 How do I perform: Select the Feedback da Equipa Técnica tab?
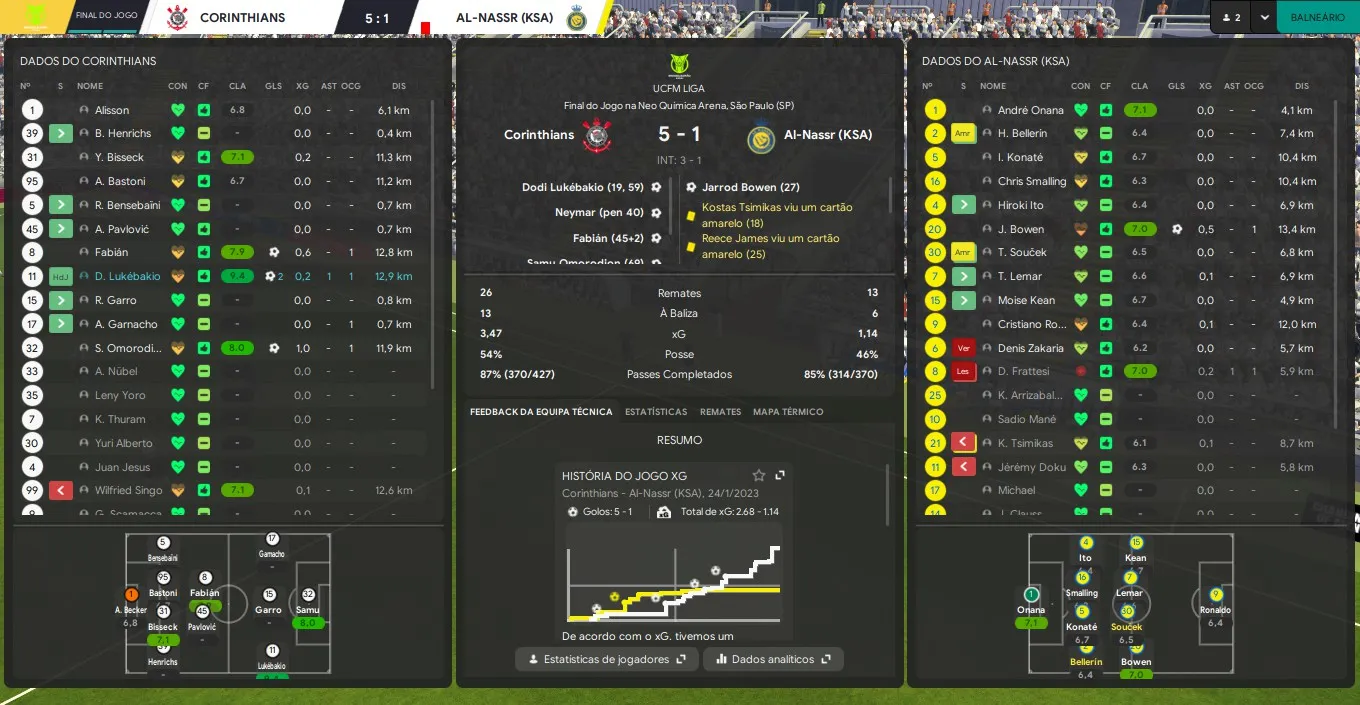tap(541, 412)
